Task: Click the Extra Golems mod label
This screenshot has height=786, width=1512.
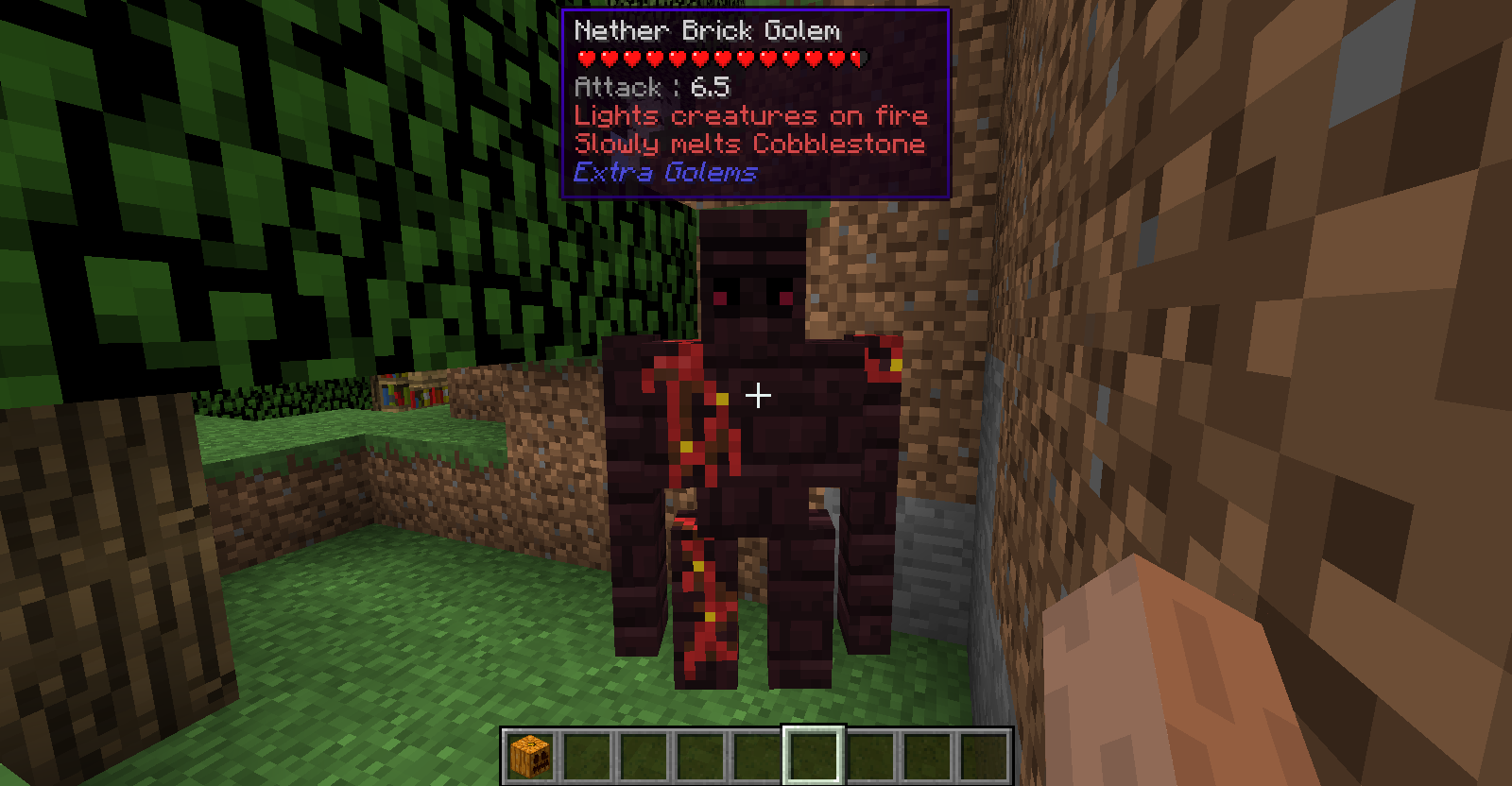Action: coord(664,173)
